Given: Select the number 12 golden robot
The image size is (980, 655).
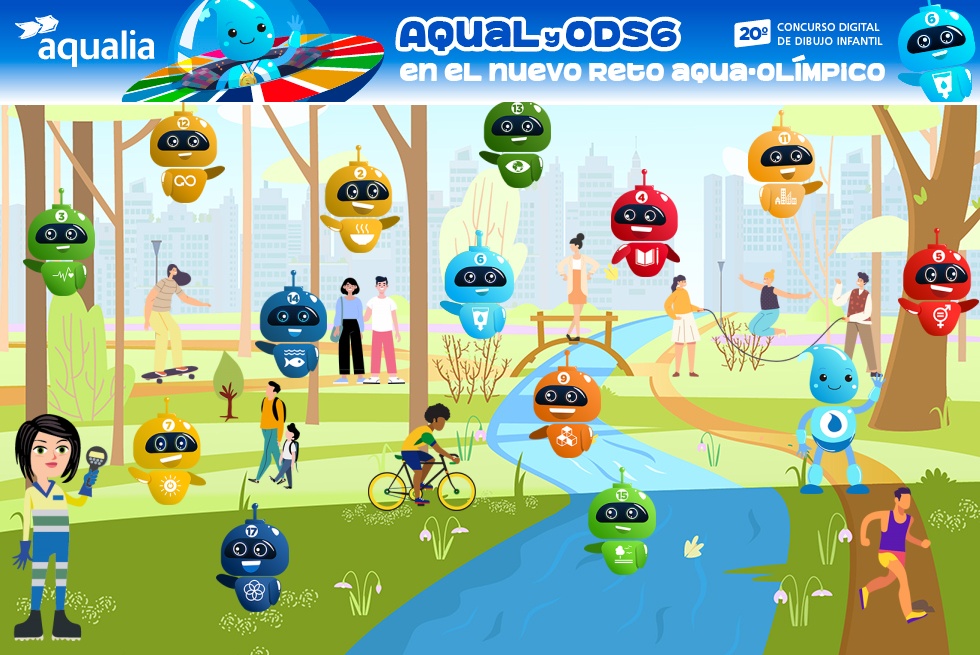Looking at the screenshot, I should coord(183,155).
